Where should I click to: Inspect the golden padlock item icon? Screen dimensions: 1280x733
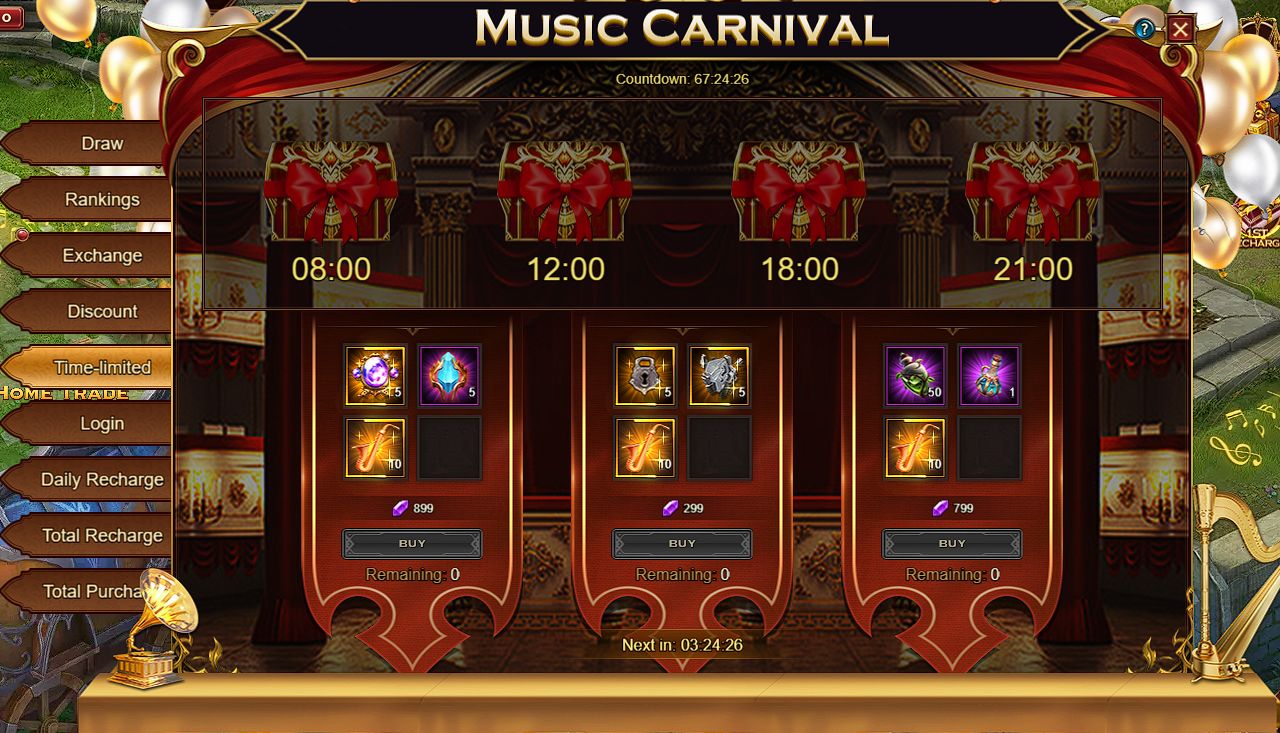645,376
